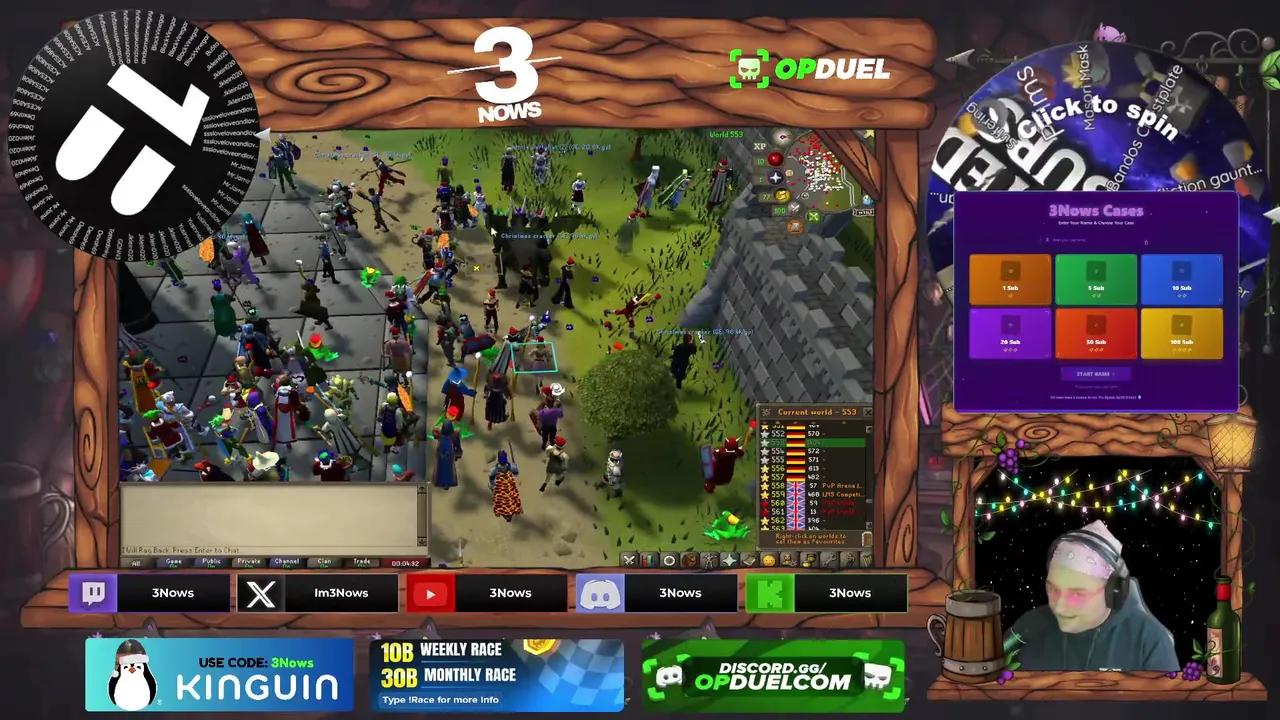Open the Emotes tab
This screenshot has width=1280, height=720.
click(x=768, y=560)
